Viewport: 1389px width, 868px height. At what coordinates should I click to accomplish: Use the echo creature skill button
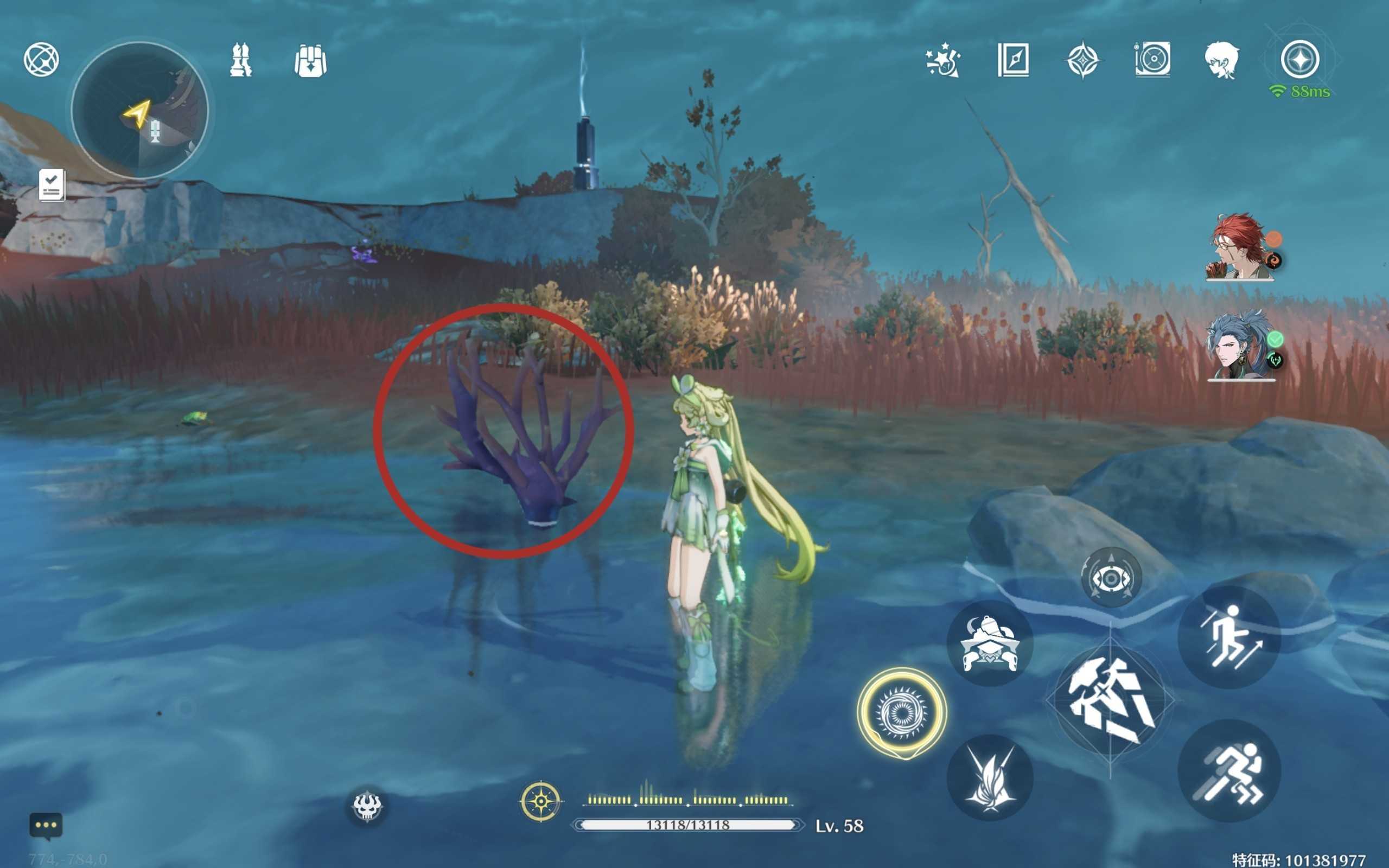pos(990,644)
